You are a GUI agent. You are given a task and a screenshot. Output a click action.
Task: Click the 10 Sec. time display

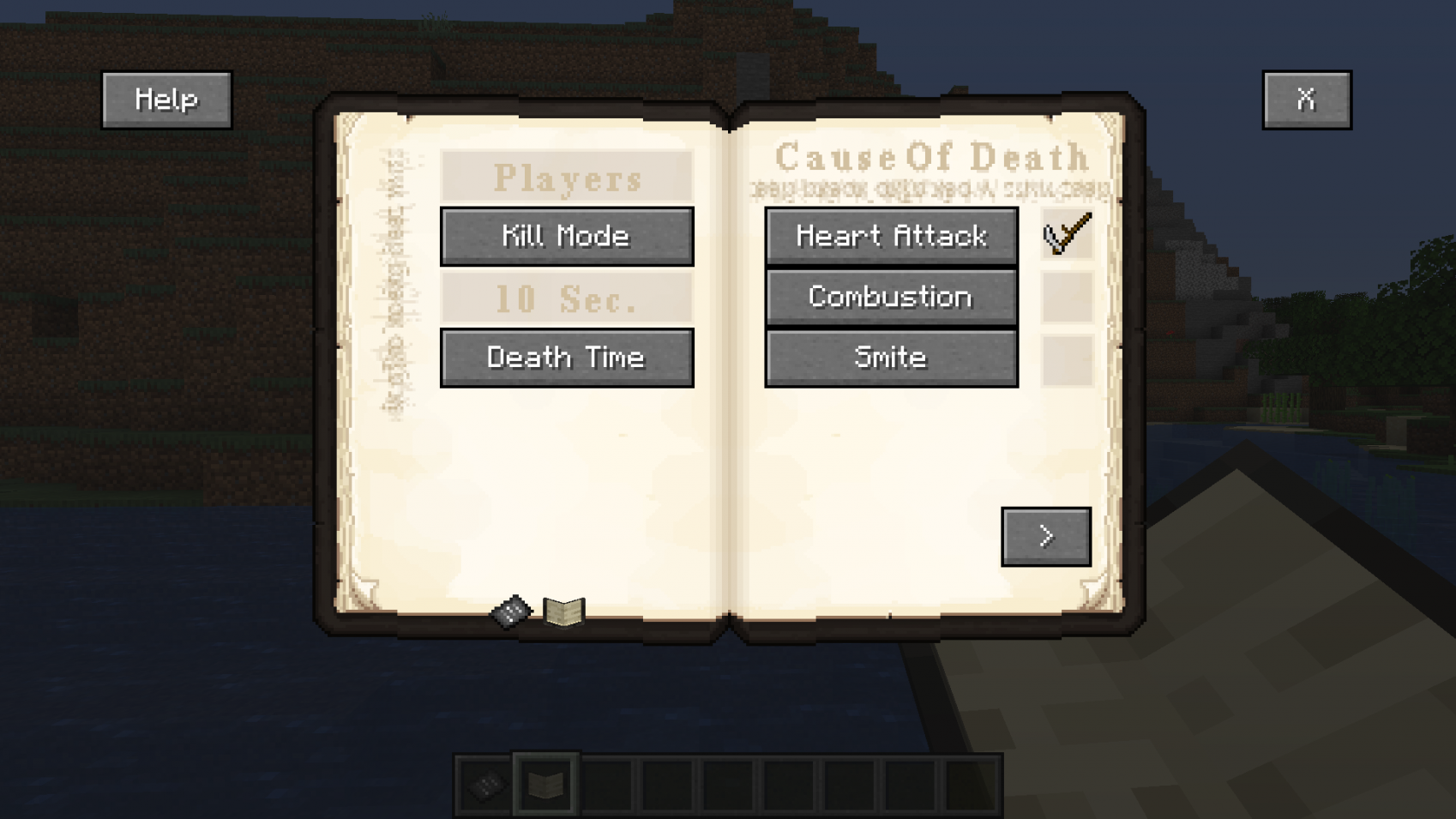pyautogui.click(x=566, y=299)
